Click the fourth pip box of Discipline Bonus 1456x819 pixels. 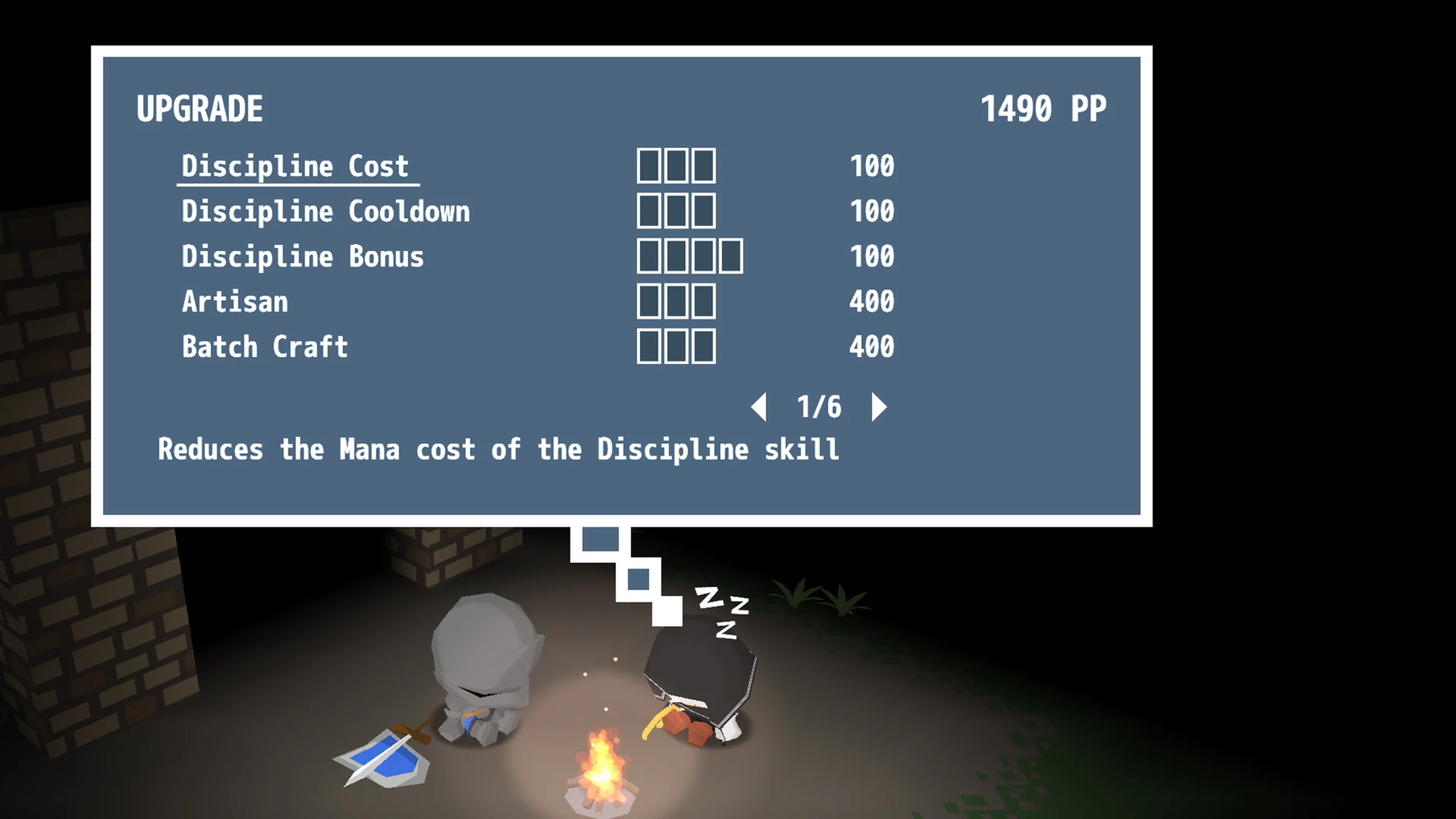click(730, 256)
